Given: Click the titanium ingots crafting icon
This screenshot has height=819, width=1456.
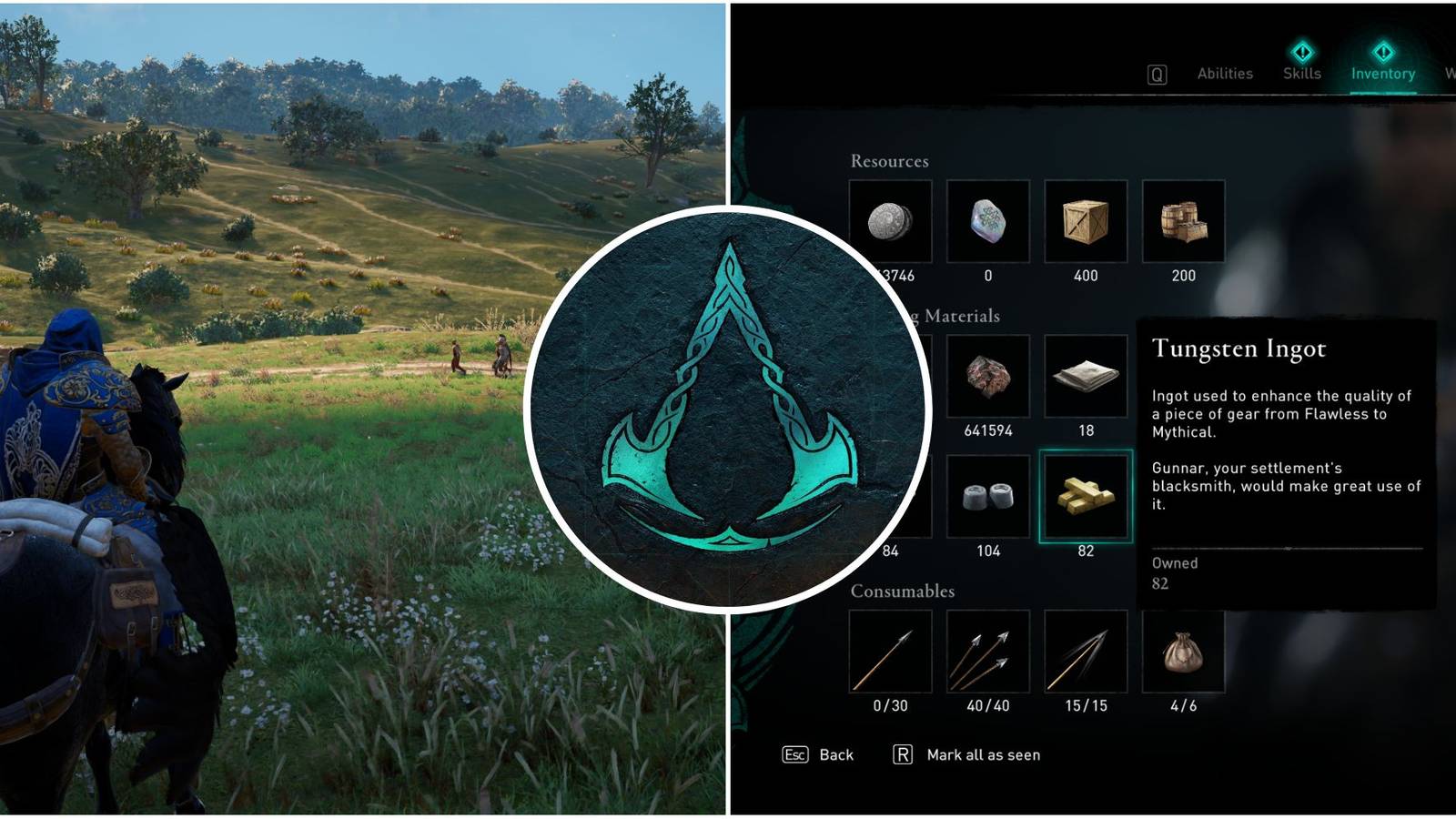Looking at the screenshot, I should tap(987, 498).
